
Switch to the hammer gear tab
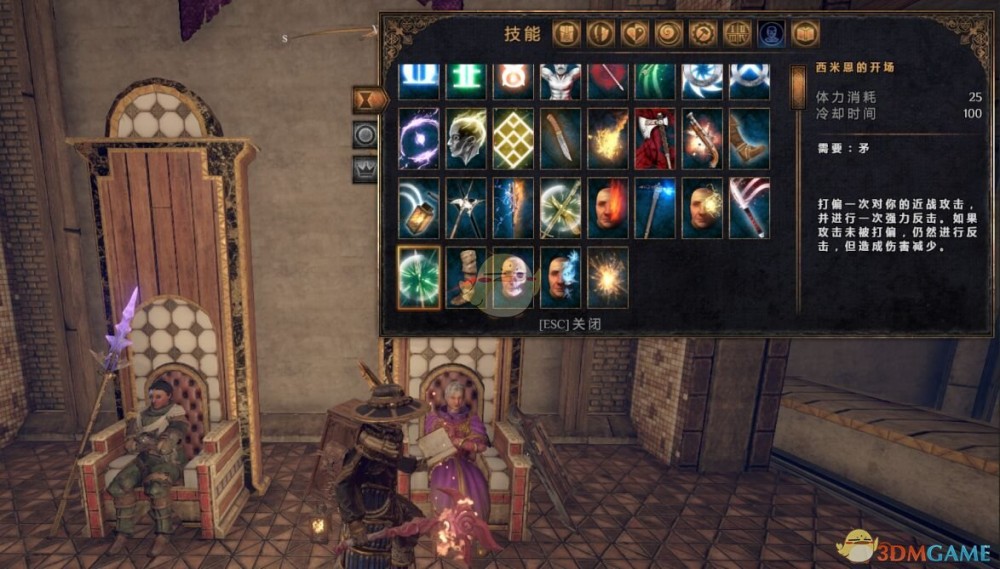703,34
